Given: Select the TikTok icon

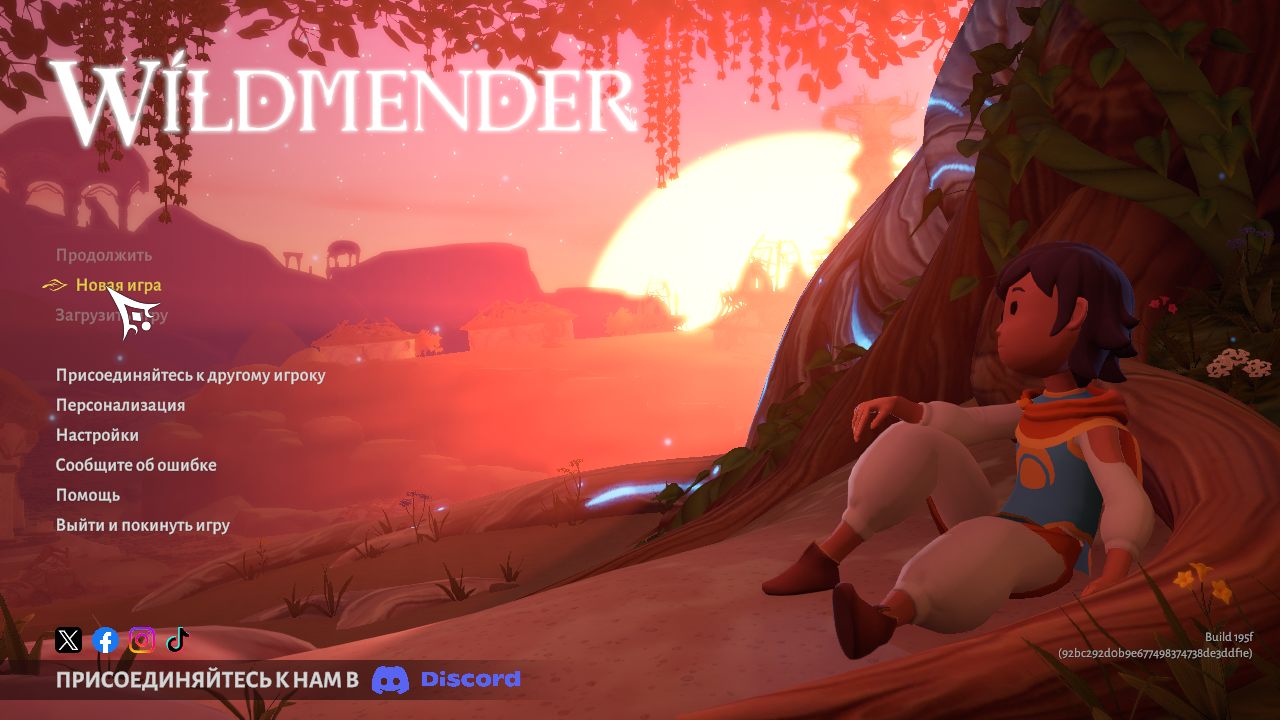Looking at the screenshot, I should pos(178,640).
